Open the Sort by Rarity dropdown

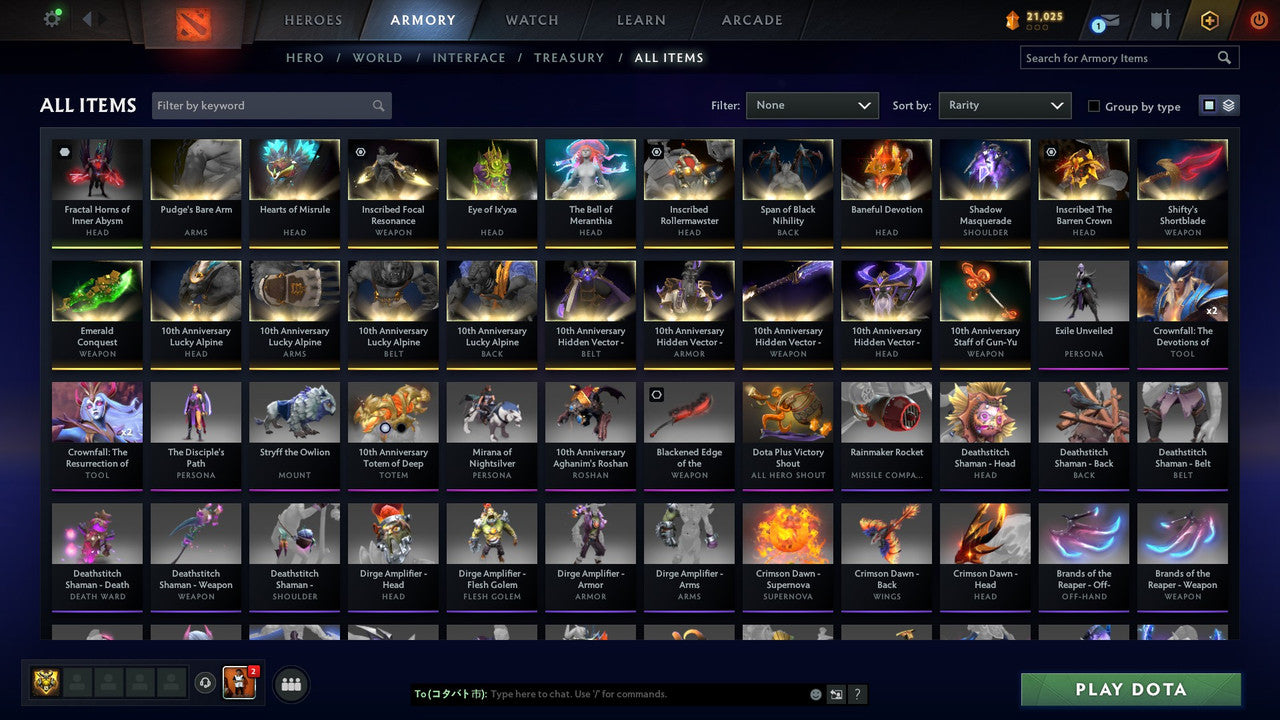coord(1004,105)
